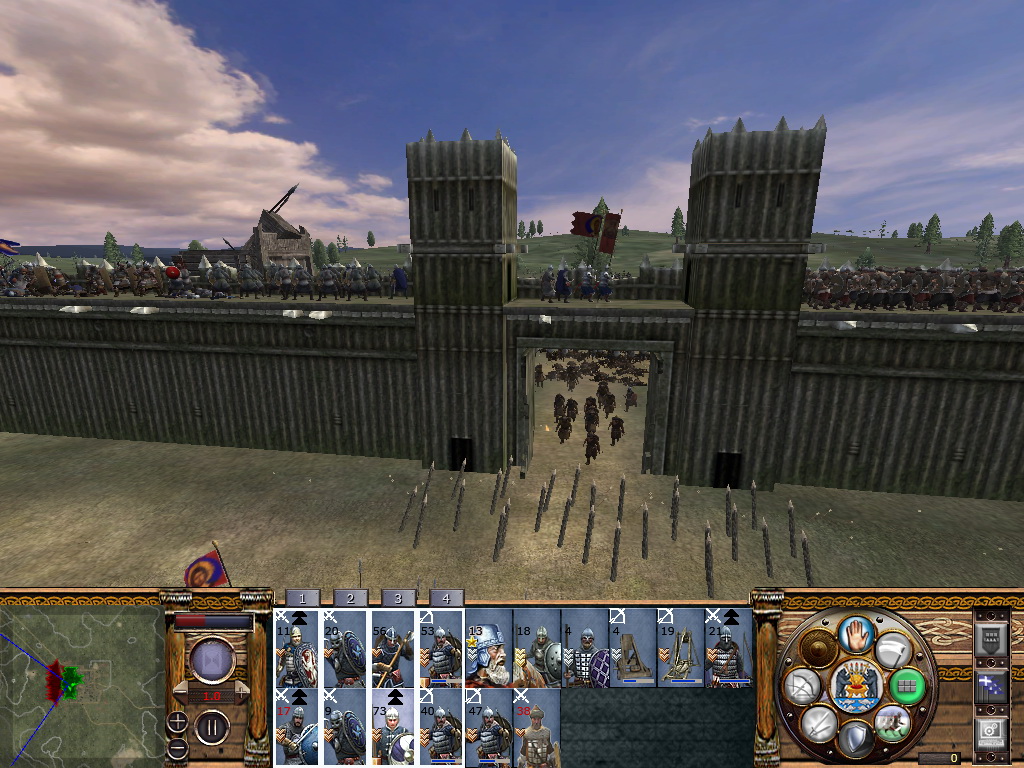Toggle the green group formation button
The height and width of the screenshot is (768, 1024).
908,685
